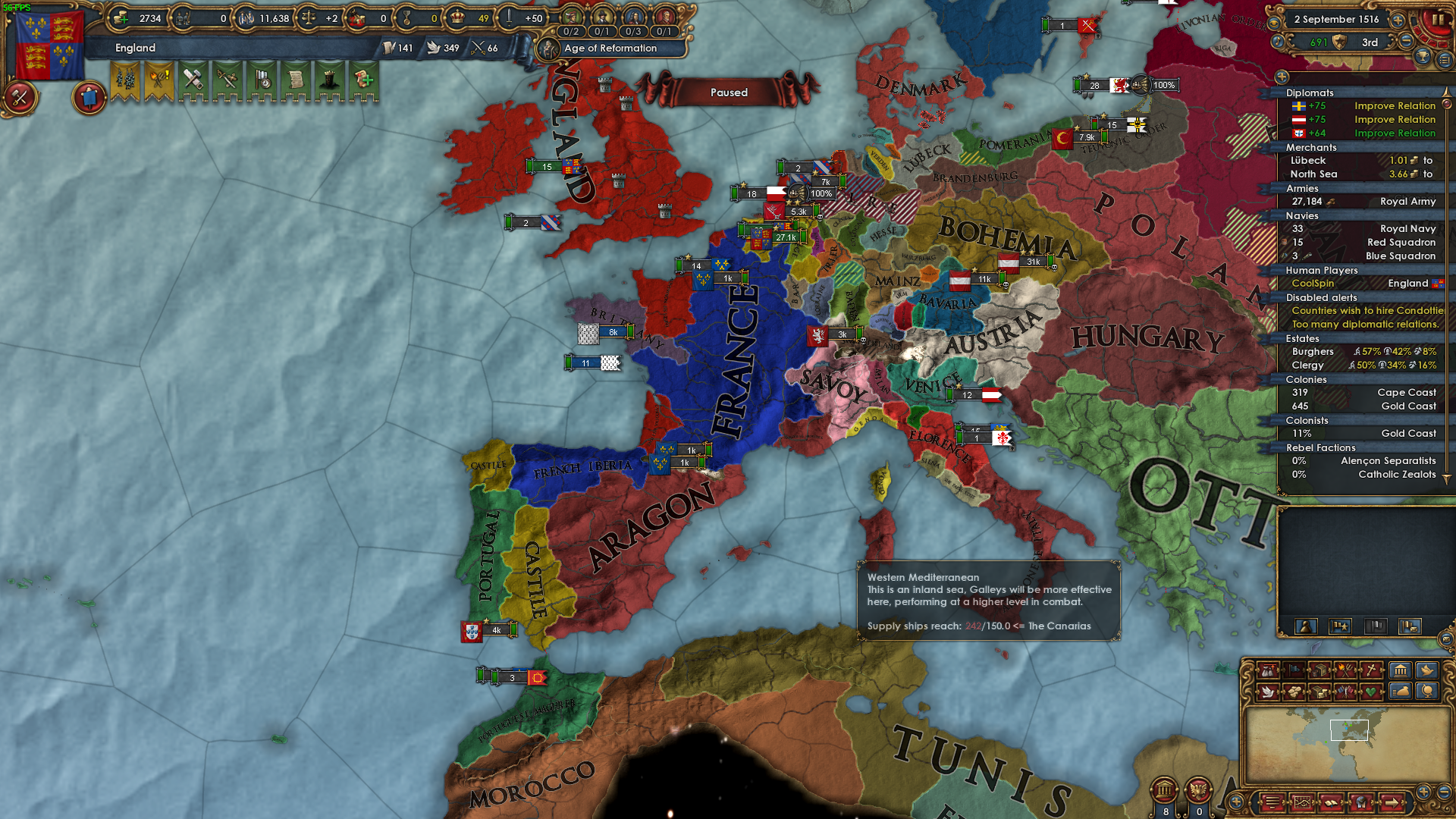Select the trade goods mapmode icon
The width and height of the screenshot is (1456, 819).
tap(1319, 670)
